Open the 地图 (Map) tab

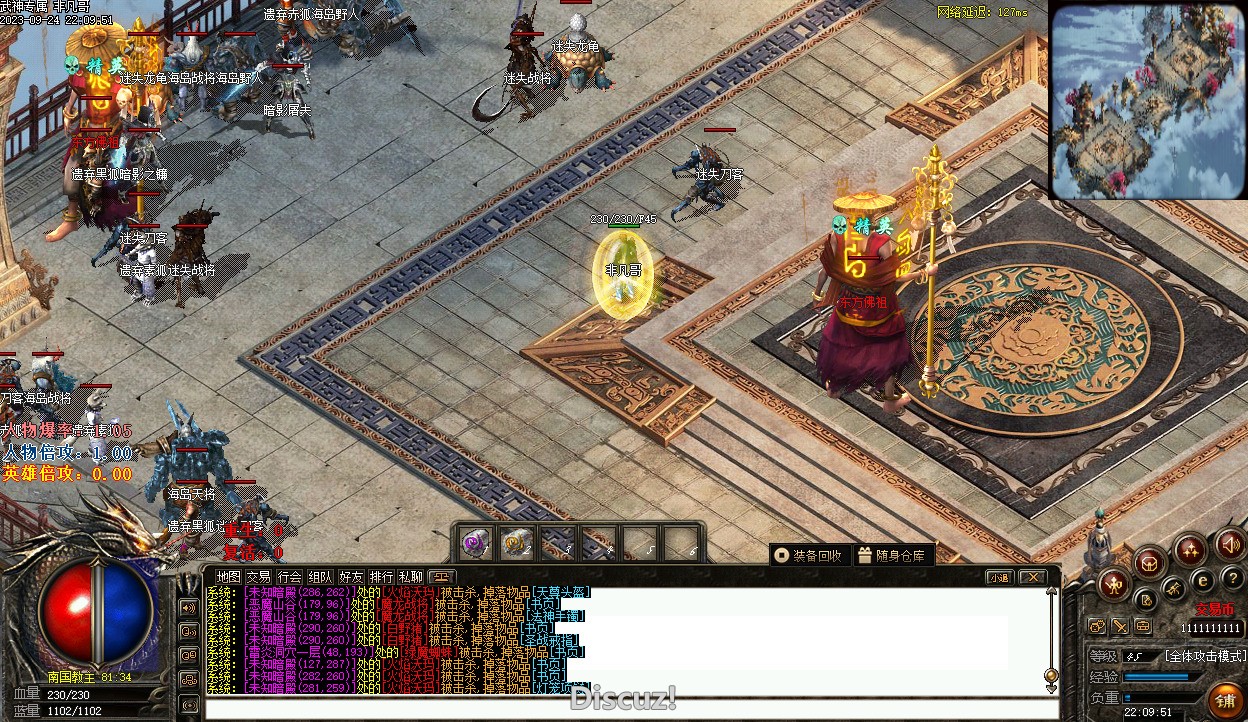229,577
